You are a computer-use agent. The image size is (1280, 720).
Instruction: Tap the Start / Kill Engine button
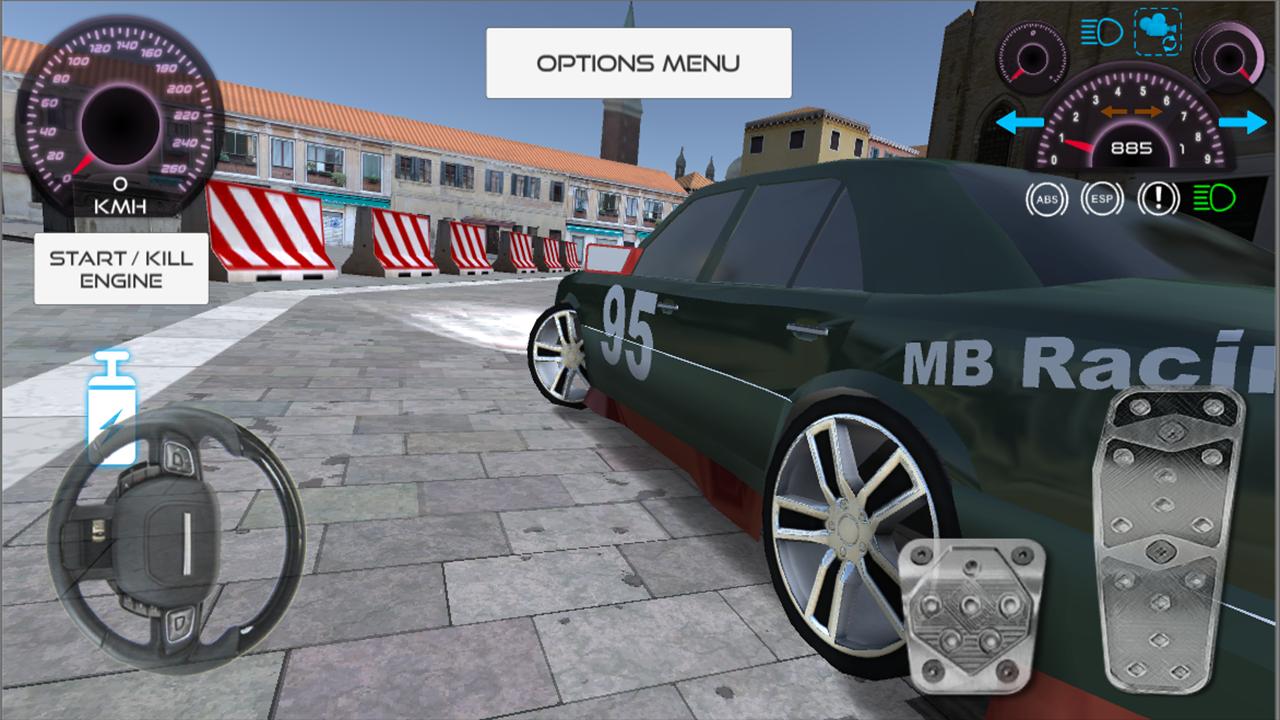click(x=121, y=269)
